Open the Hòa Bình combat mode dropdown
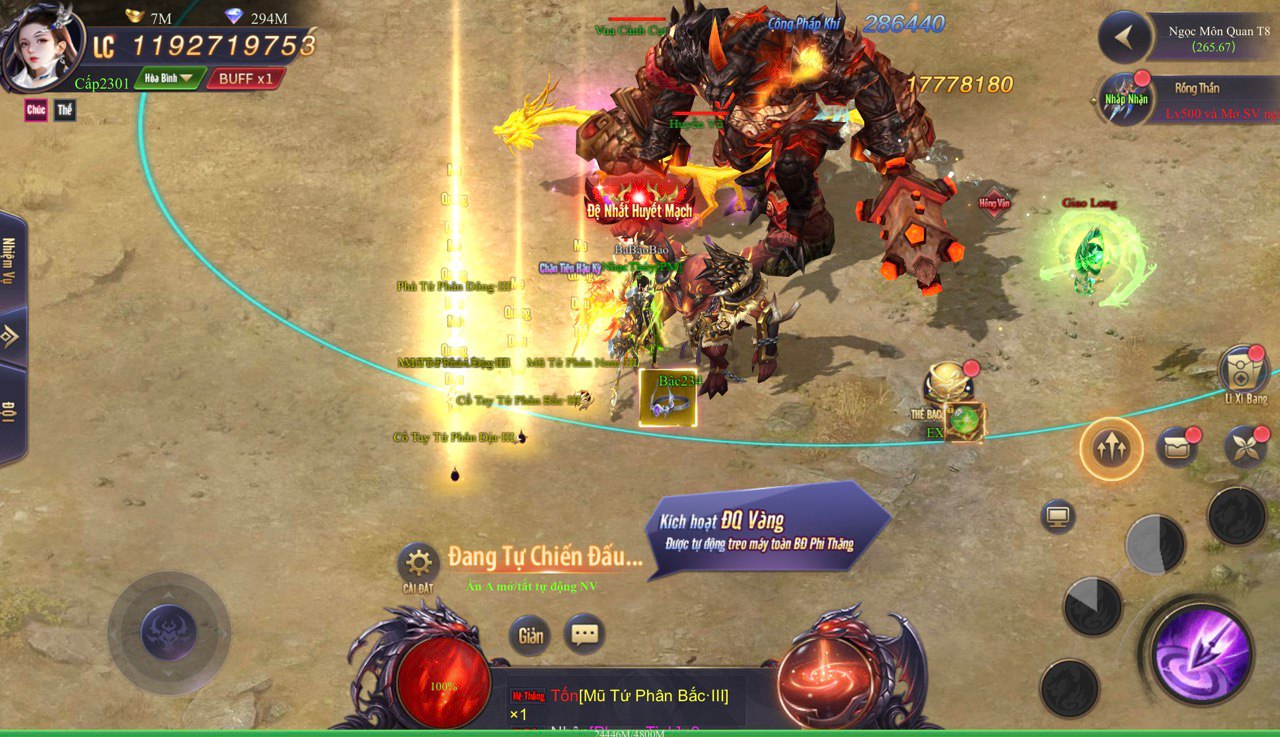1280x737 pixels. tap(169, 78)
